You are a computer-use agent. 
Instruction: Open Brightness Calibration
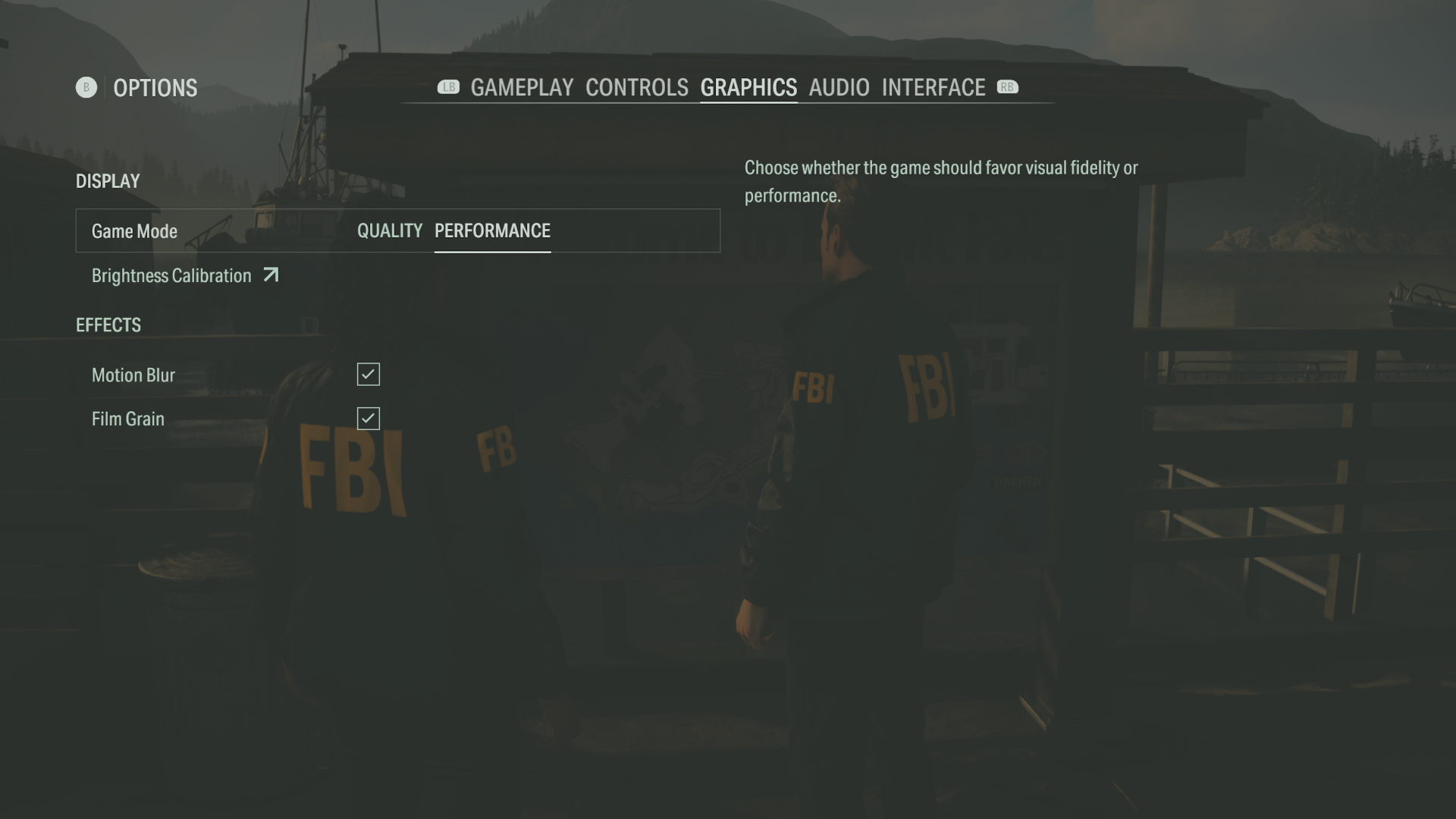tap(171, 275)
